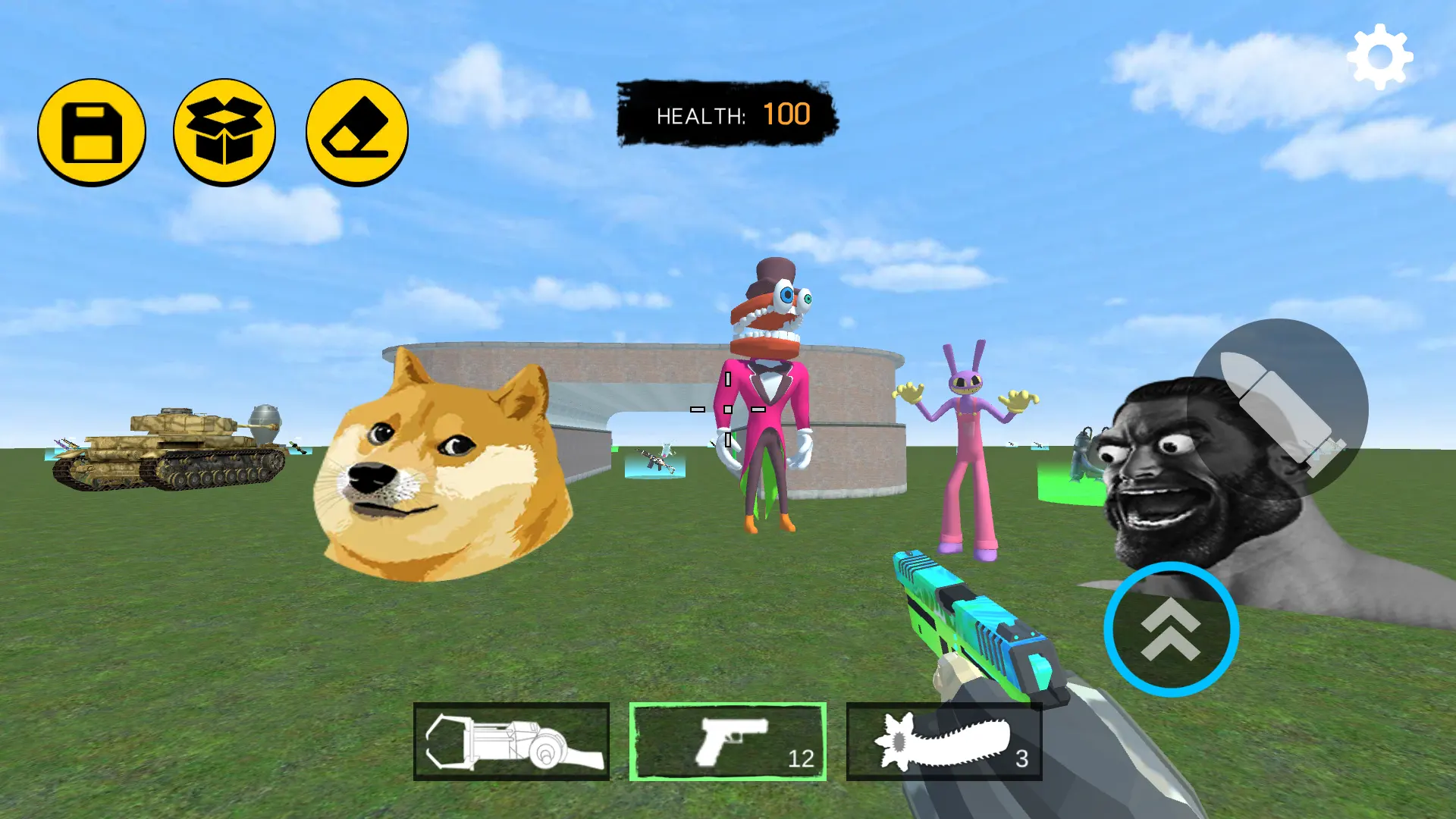Hit the blue double-arrow jump button
The image size is (1456, 819).
click(1171, 629)
